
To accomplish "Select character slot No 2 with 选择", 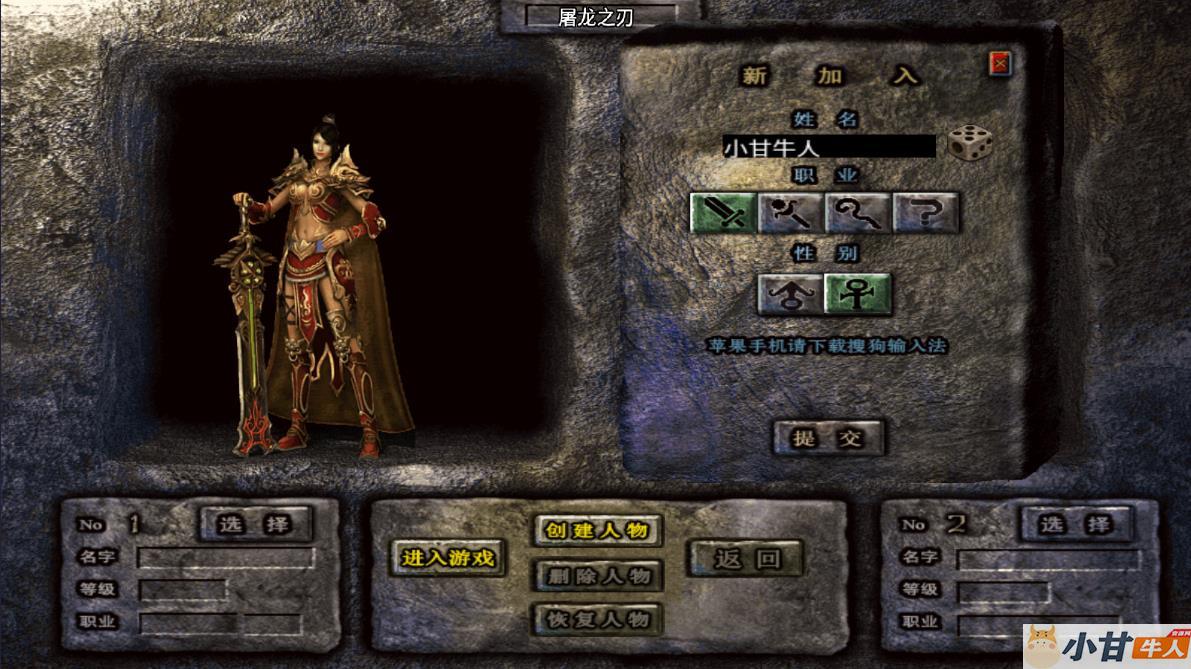I will [1075, 523].
